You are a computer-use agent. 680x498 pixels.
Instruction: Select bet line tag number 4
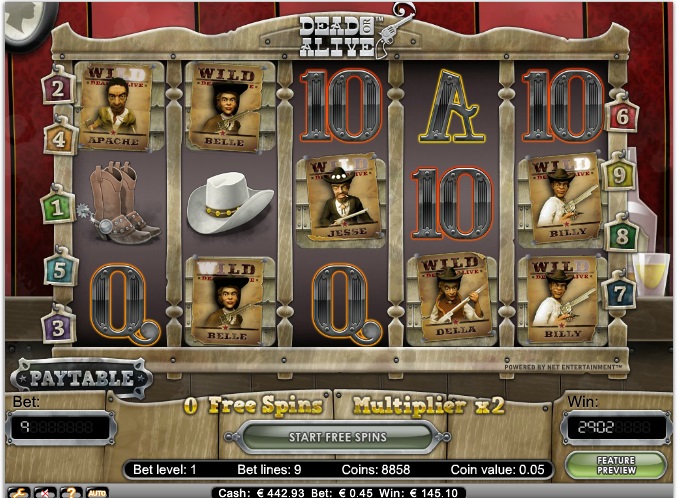click(x=60, y=138)
